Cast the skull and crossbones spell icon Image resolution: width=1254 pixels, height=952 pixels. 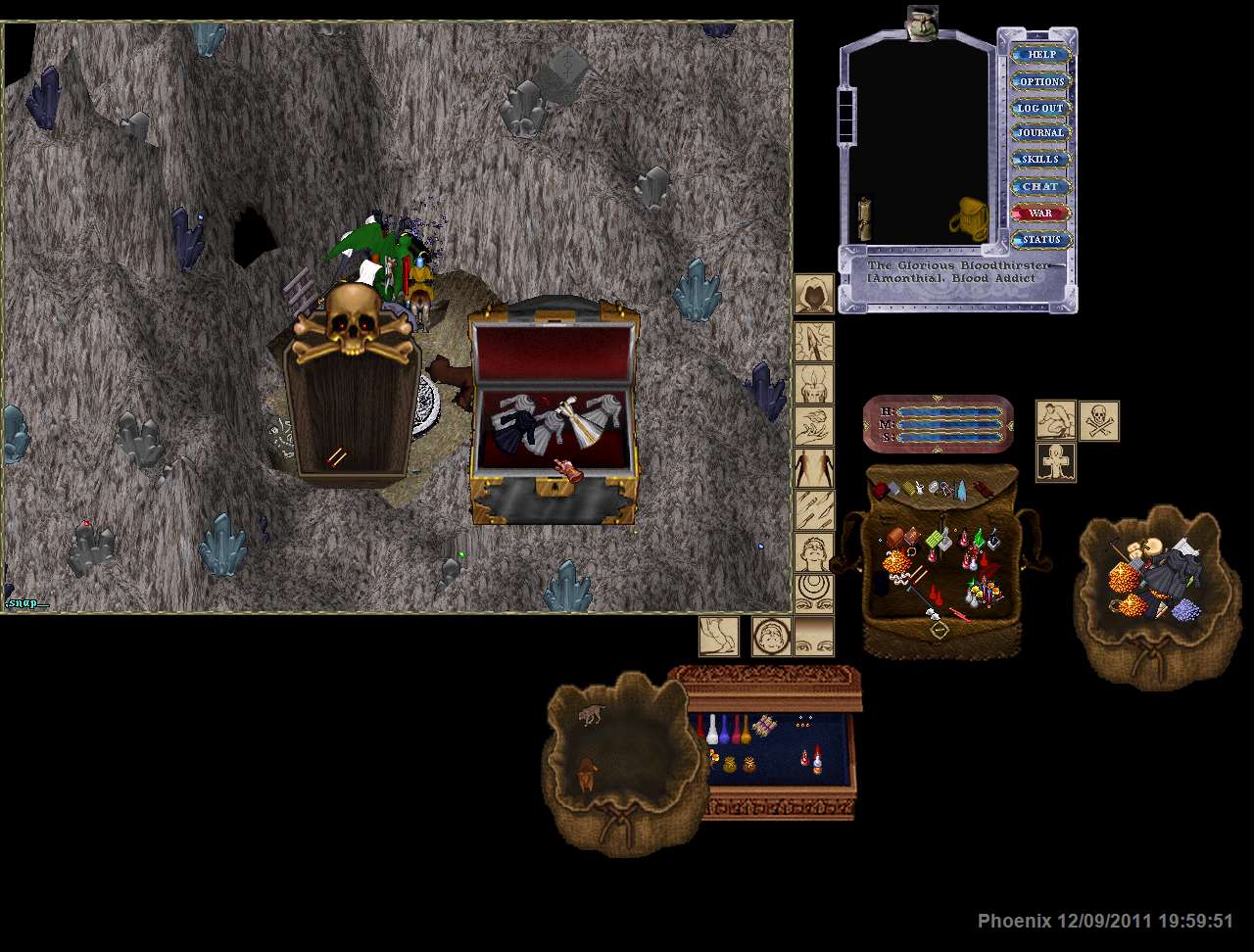coord(1099,421)
